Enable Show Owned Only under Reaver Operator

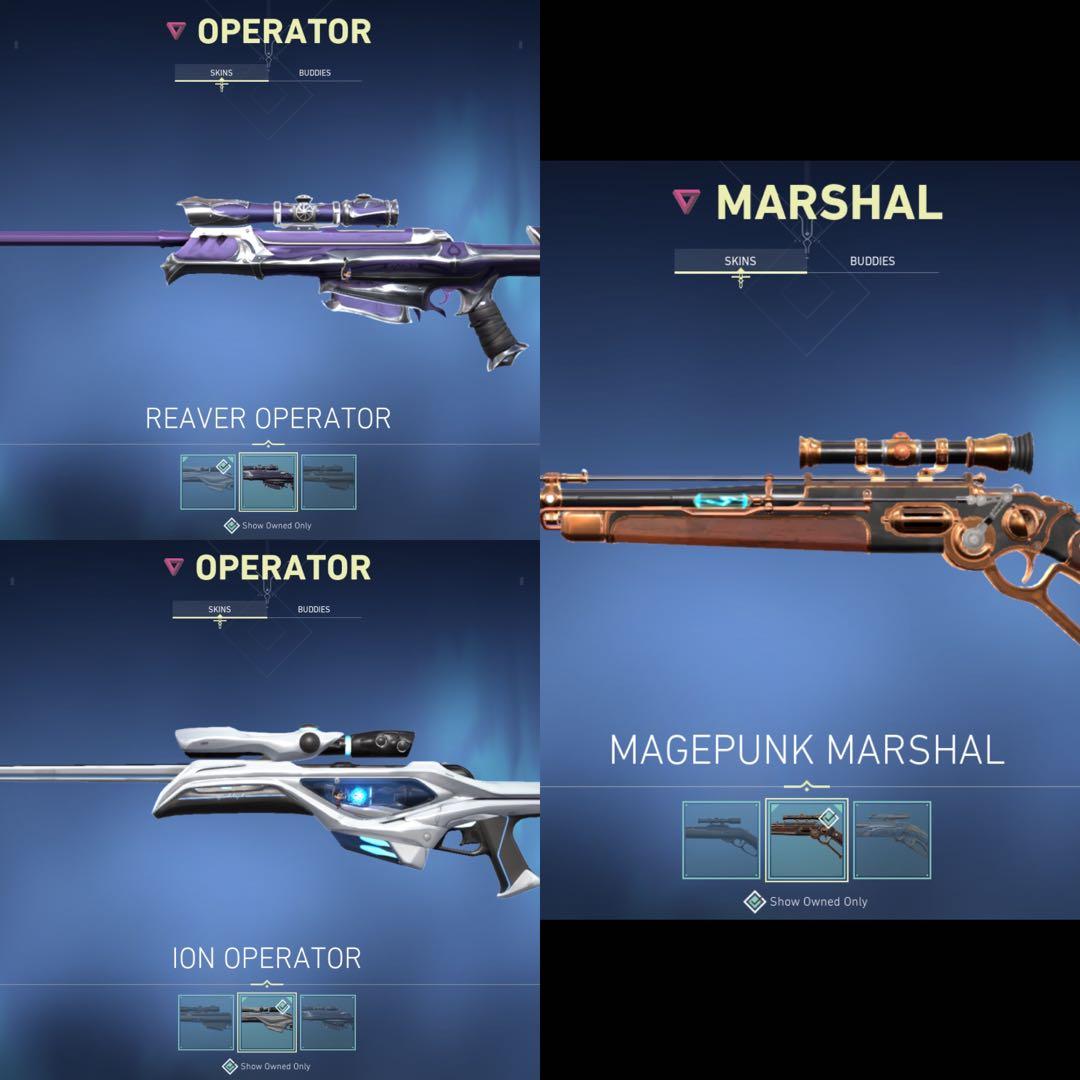click(231, 525)
